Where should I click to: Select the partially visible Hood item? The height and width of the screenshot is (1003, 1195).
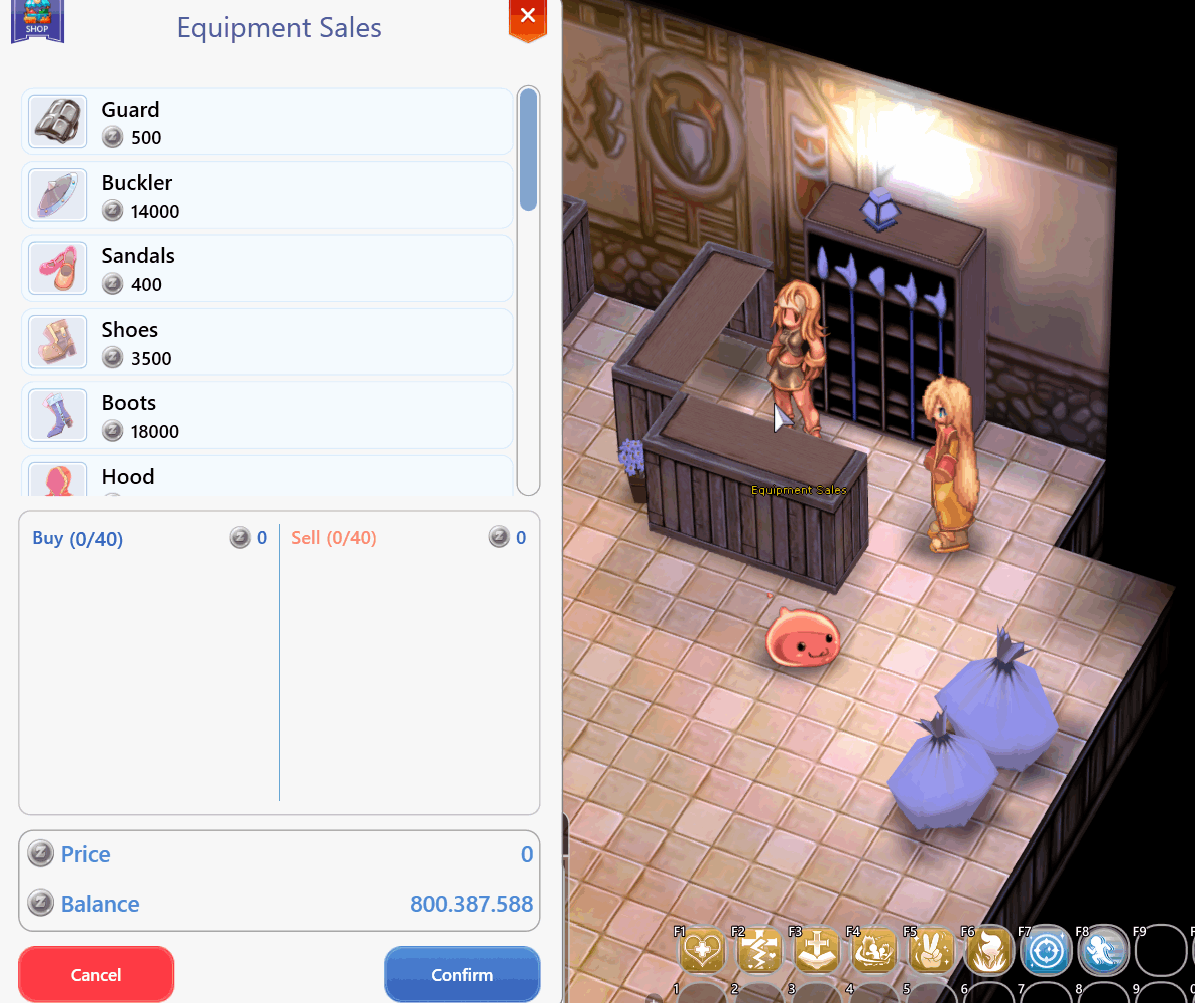click(x=267, y=477)
